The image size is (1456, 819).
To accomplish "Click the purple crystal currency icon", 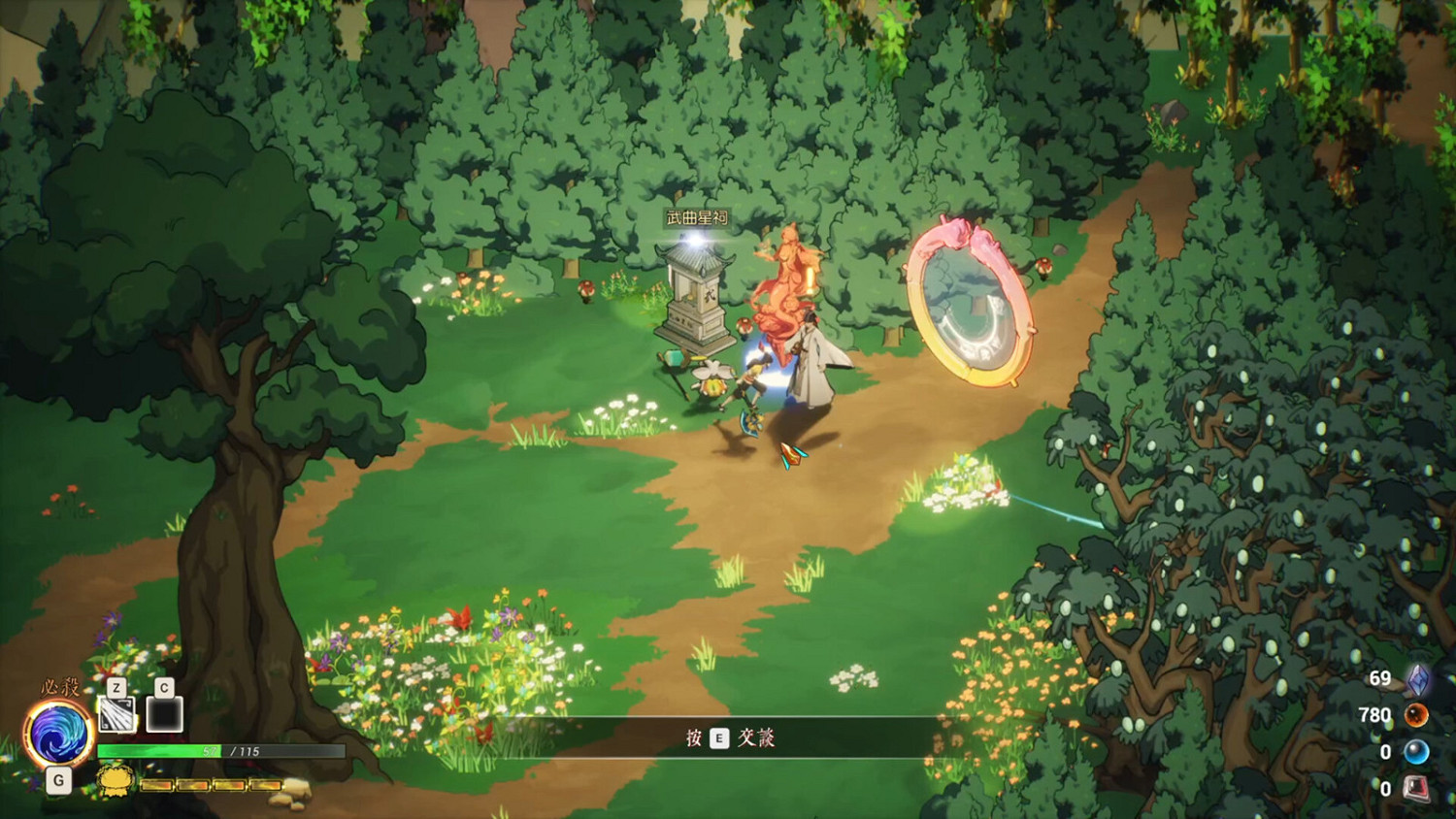I will tap(1417, 681).
